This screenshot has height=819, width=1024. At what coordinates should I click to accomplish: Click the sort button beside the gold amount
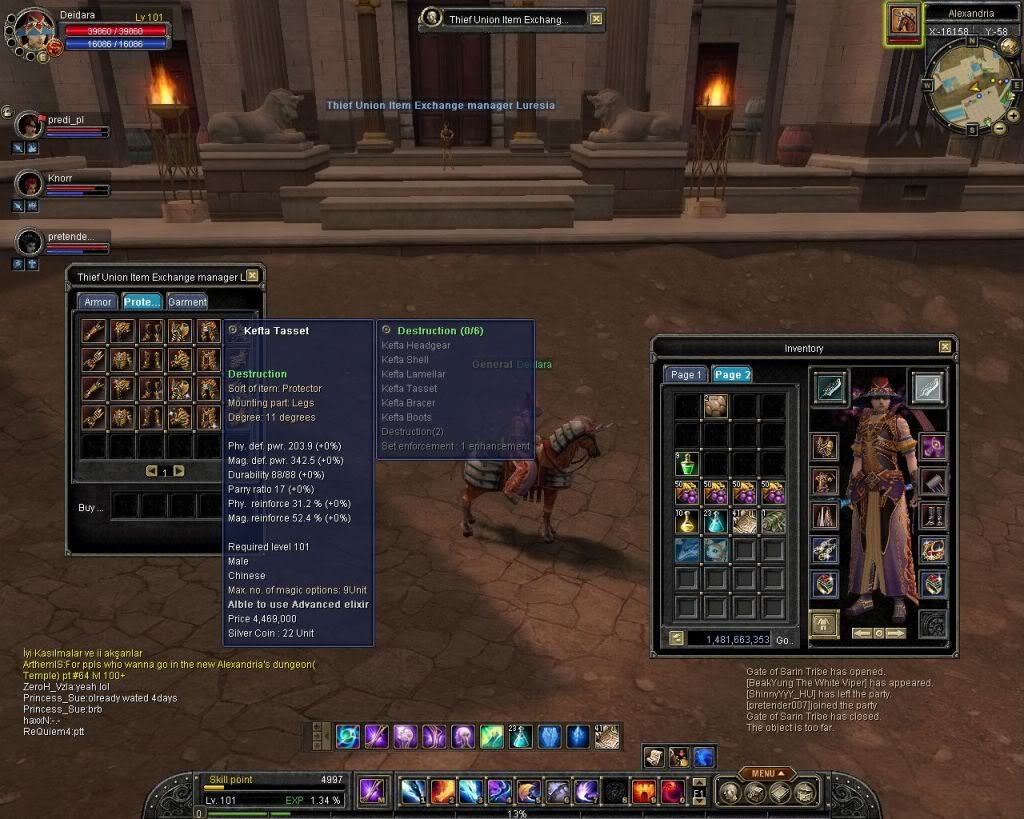[x=676, y=638]
